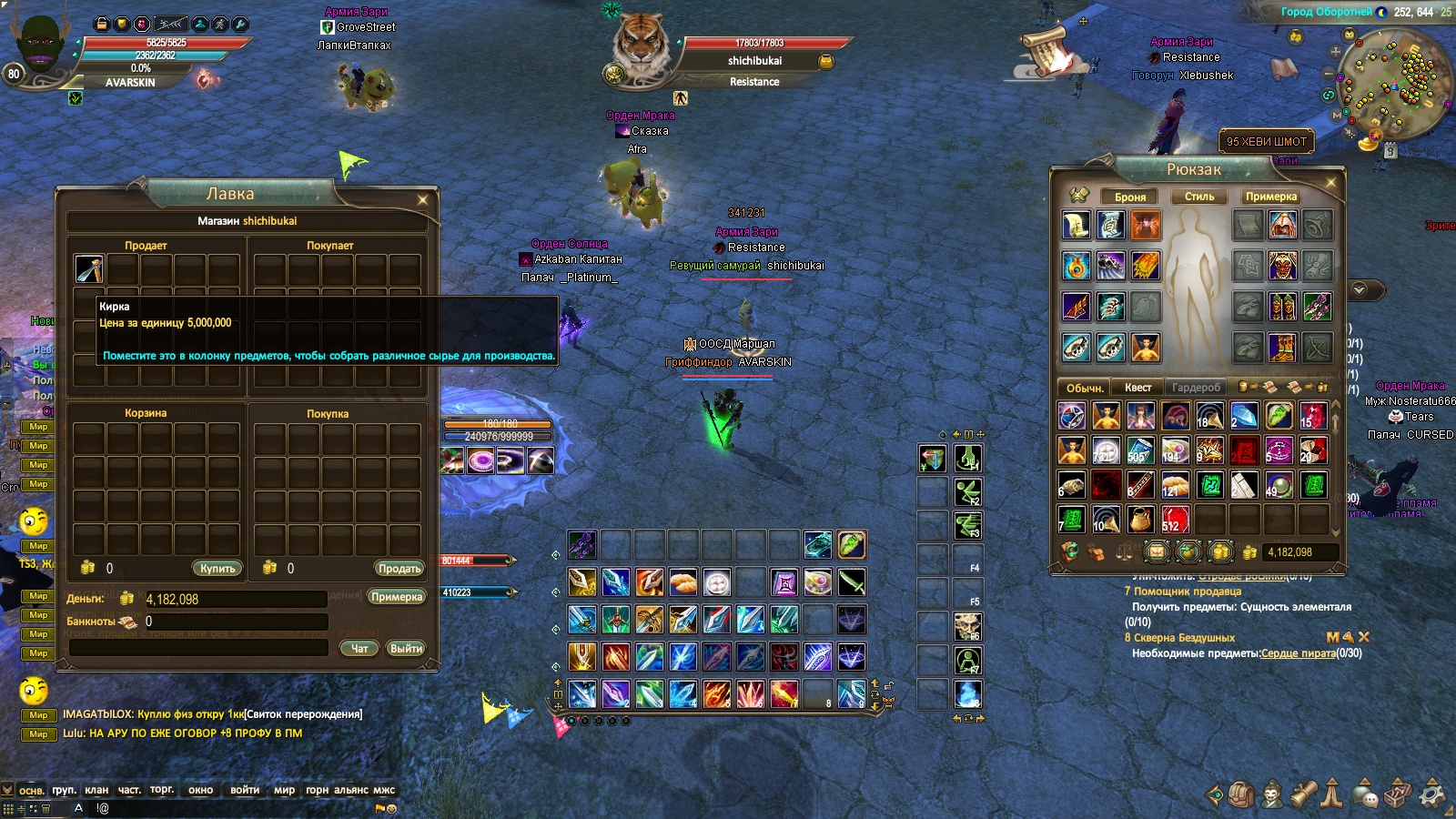Open the Гардероб inventory tab
Image resolution: width=1456 pixels, height=819 pixels.
pos(1196,387)
